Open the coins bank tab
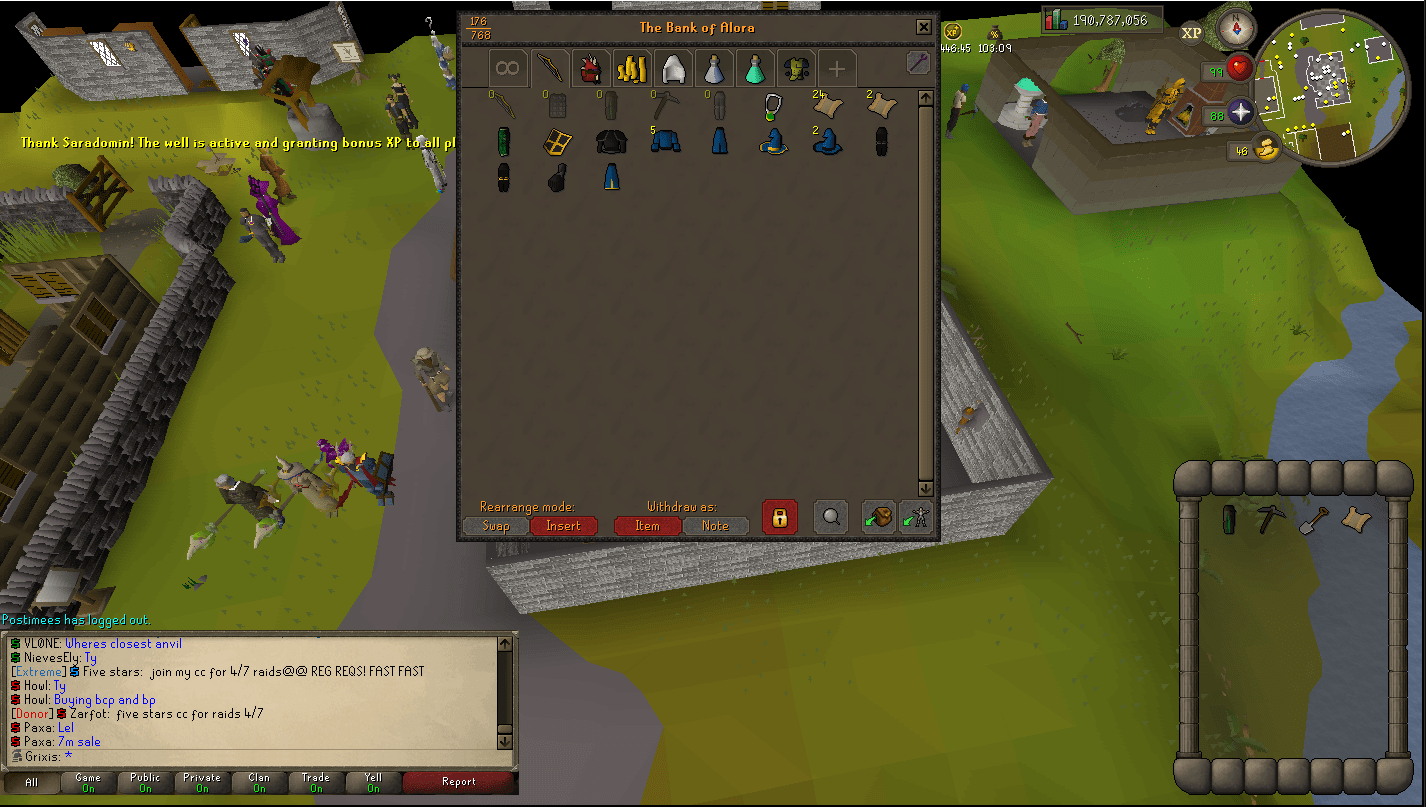The width and height of the screenshot is (1426, 807). (x=632, y=67)
